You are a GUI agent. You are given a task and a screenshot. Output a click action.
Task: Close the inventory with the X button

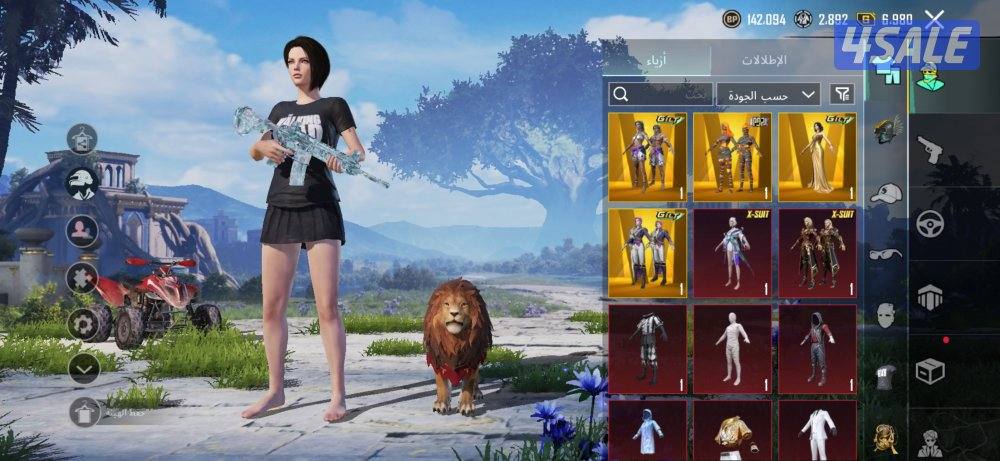934,19
